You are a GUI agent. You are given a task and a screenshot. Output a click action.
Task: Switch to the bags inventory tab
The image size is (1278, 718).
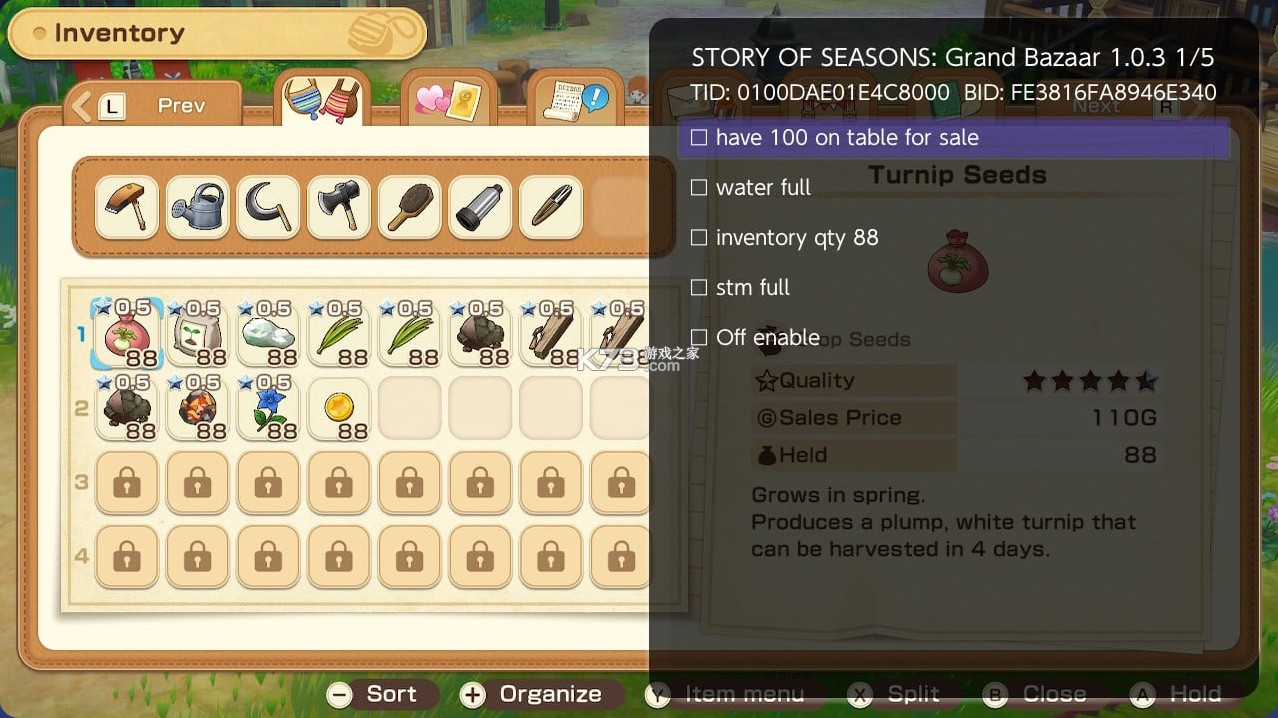322,100
